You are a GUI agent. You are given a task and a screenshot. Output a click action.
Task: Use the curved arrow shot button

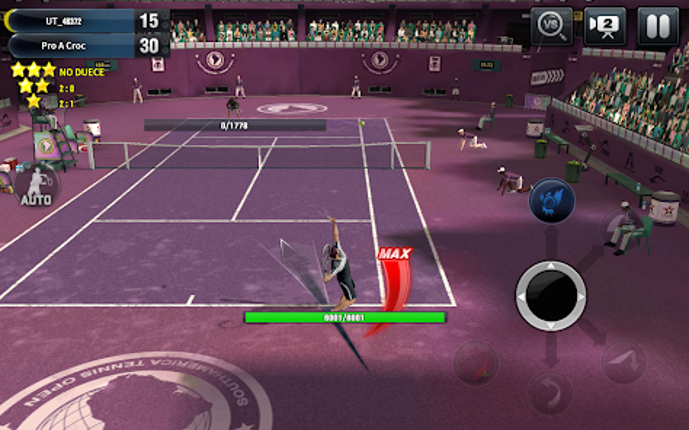pyautogui.click(x=550, y=393)
